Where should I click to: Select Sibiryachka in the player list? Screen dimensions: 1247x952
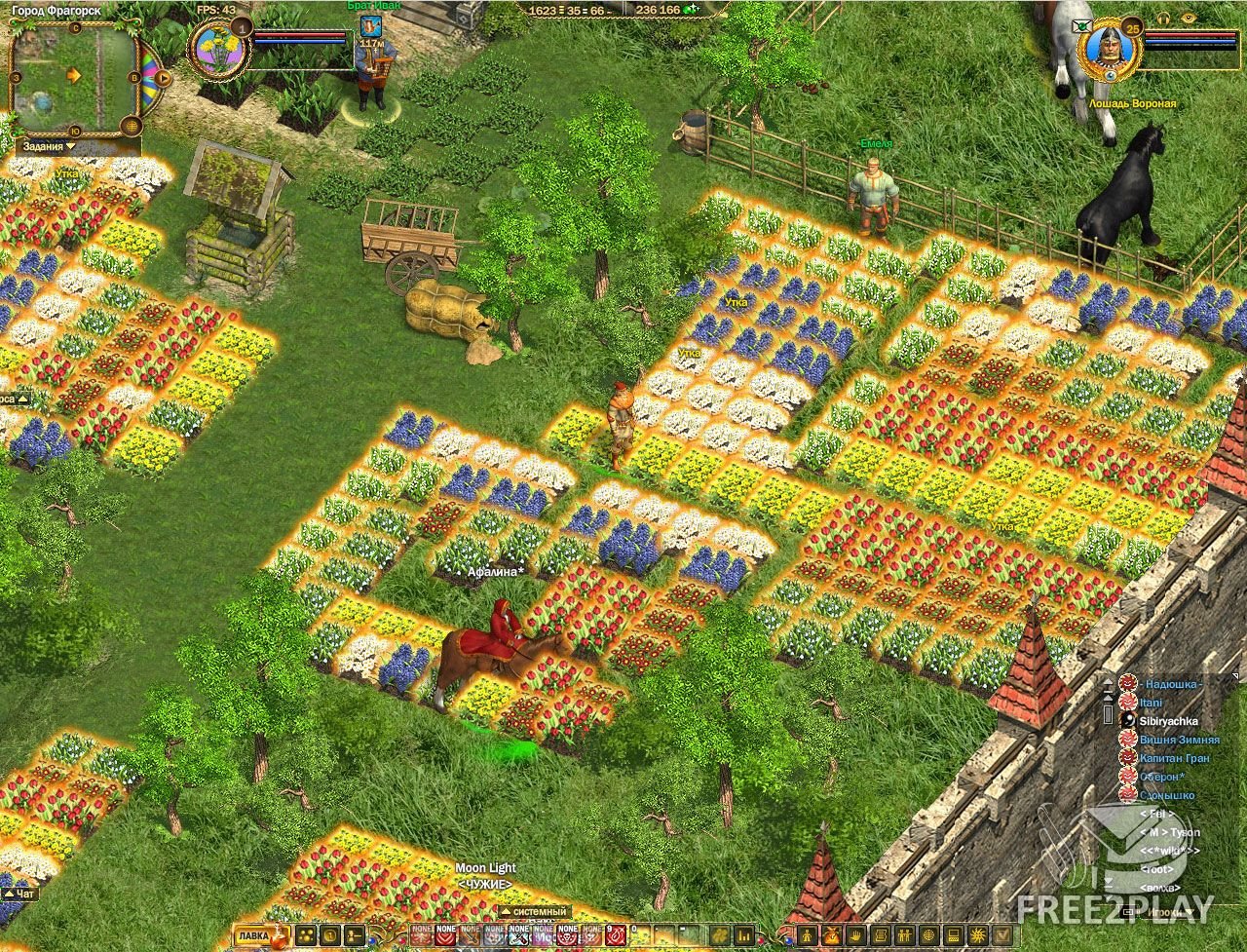pyautogui.click(x=1168, y=721)
